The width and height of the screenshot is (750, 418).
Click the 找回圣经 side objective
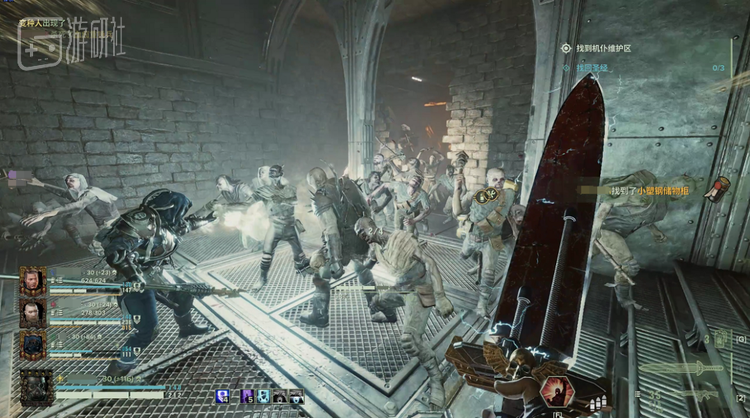592,67
